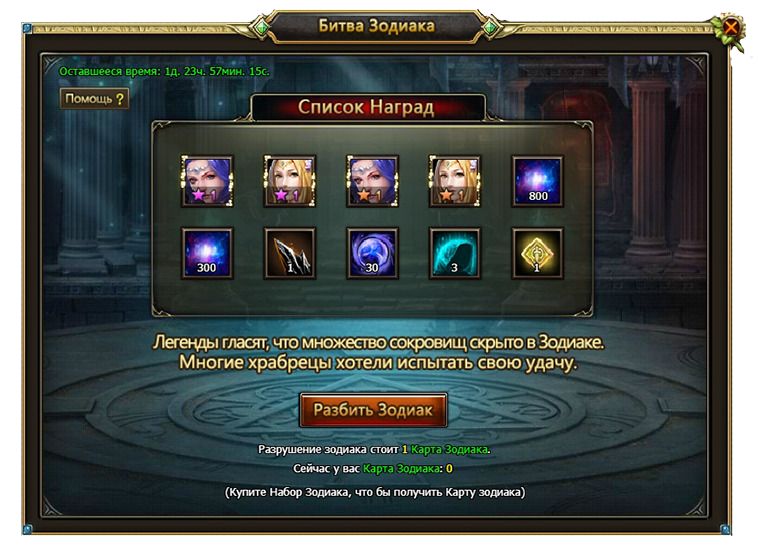Select the blonde hero with orange star
Screen dimensions: 758x550
[455, 181]
